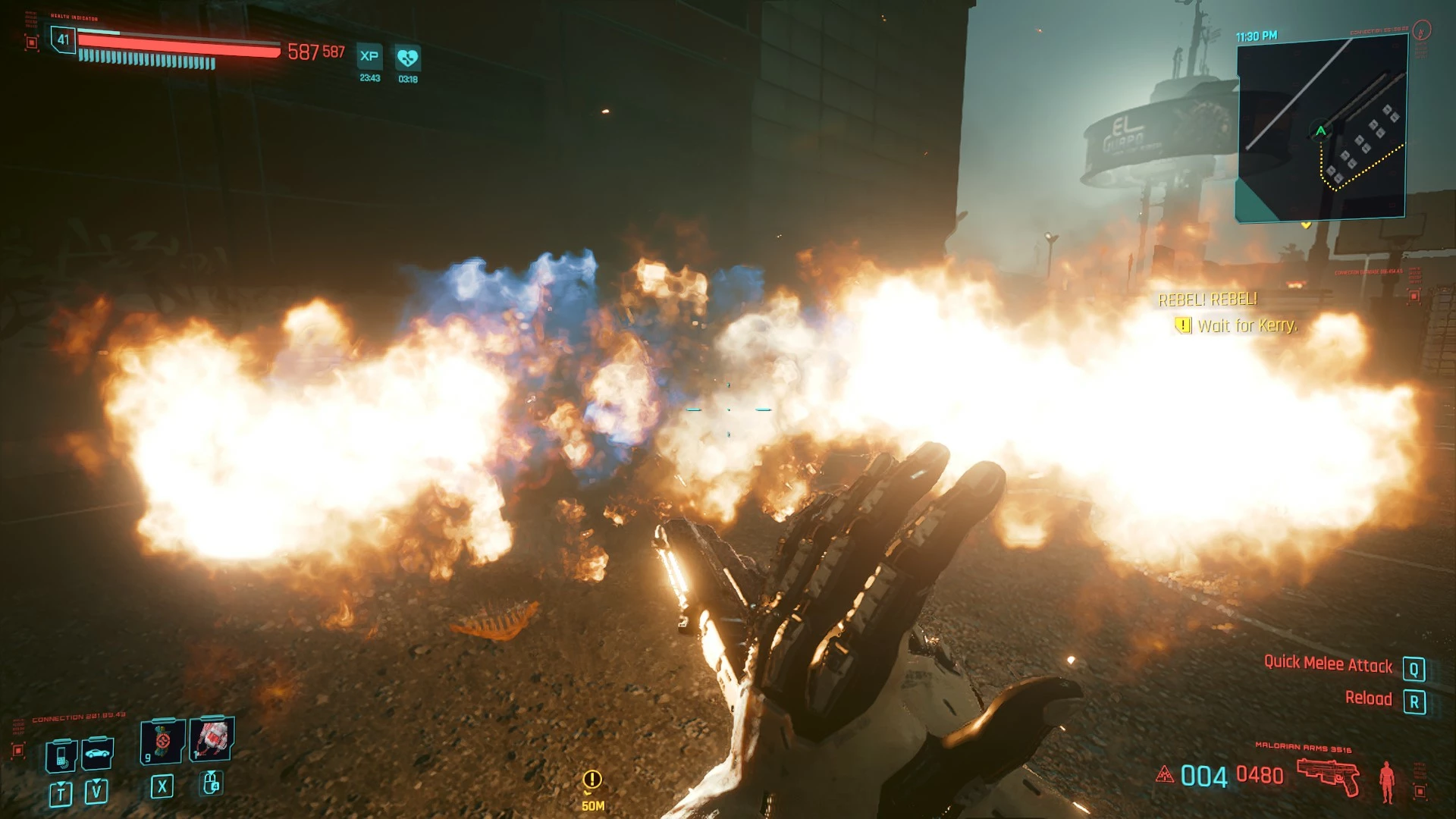Select the red-and-white gadget quick slot
The image size is (1456, 819).
pyautogui.click(x=212, y=738)
